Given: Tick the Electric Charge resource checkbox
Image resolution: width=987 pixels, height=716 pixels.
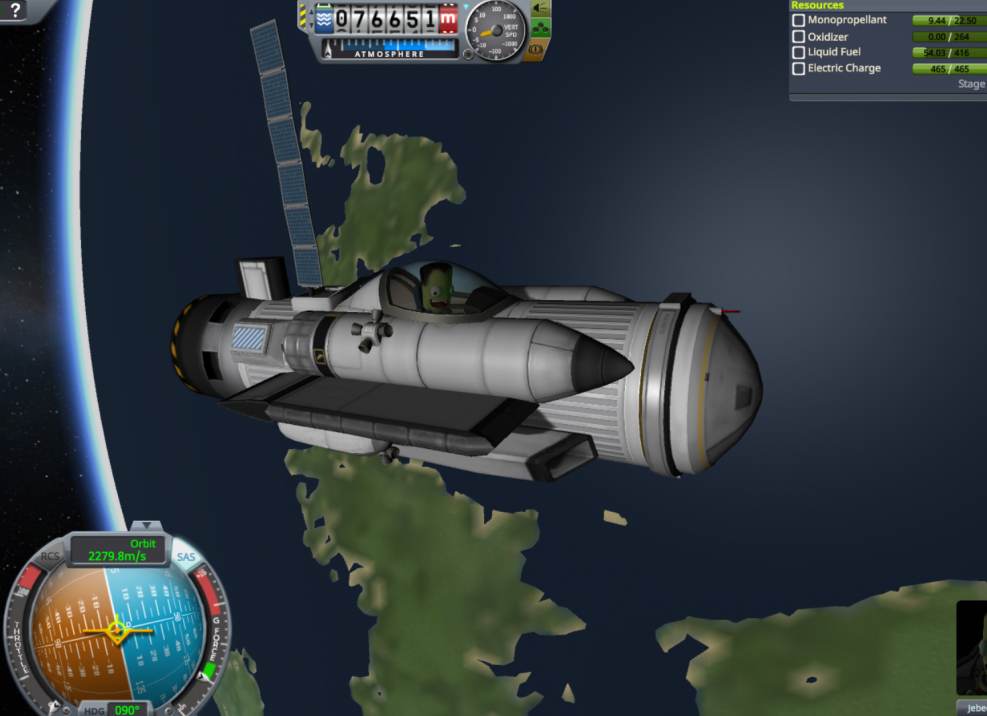Looking at the screenshot, I should coord(798,68).
